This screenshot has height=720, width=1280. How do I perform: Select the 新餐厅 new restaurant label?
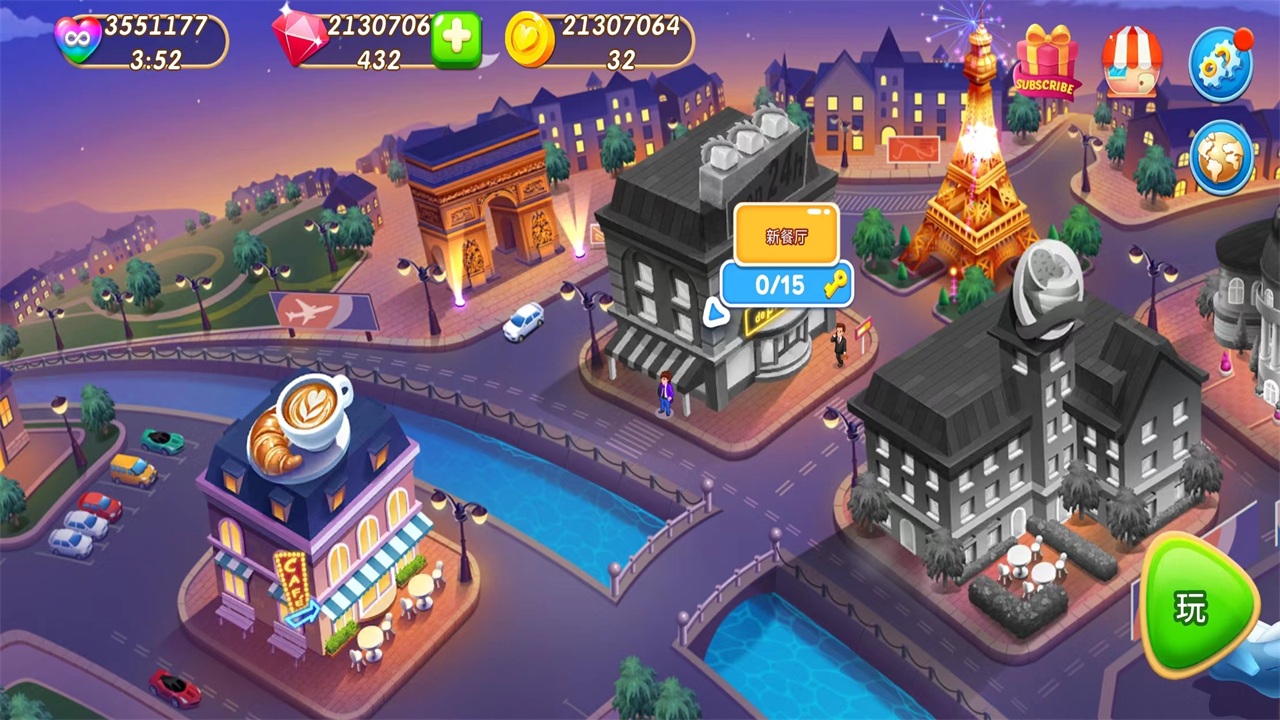point(785,236)
